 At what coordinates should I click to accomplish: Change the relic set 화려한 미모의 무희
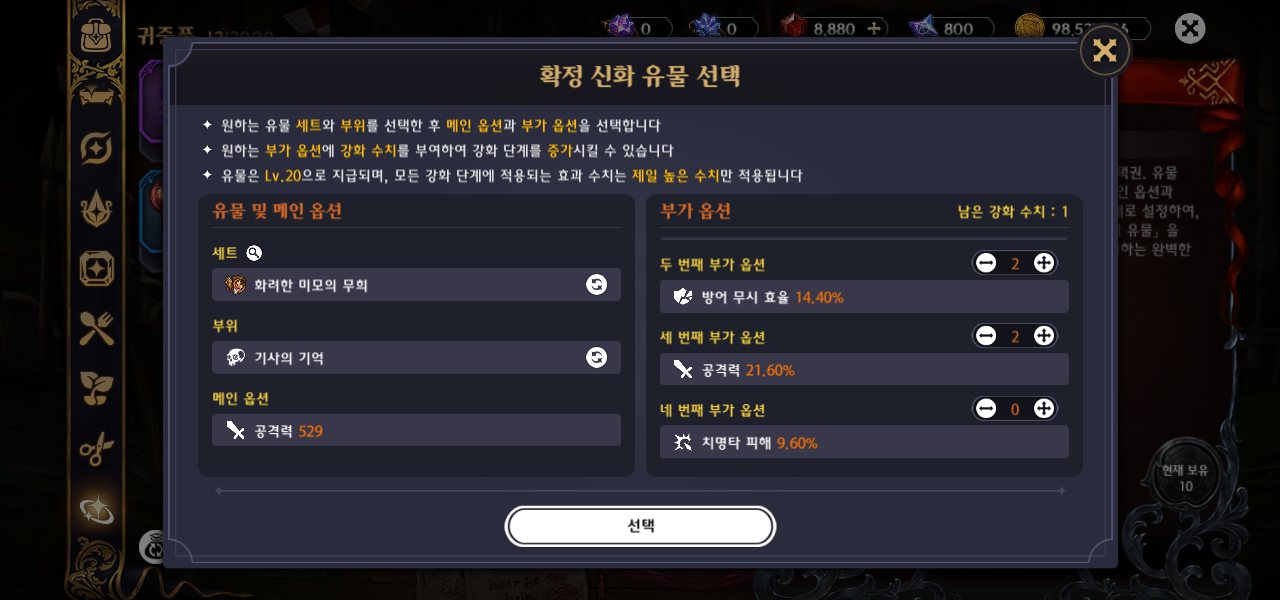596,285
